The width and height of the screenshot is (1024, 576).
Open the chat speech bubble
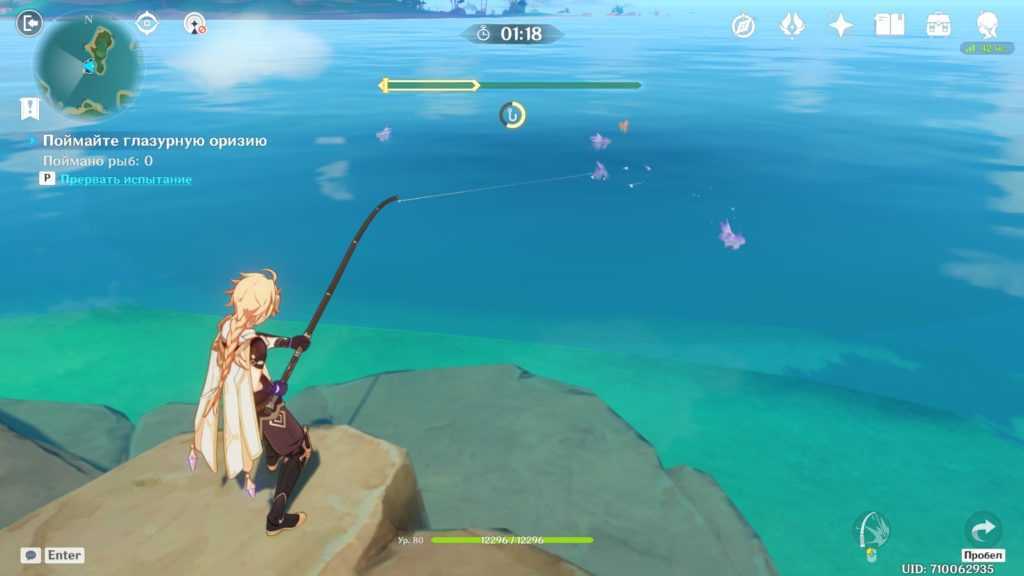(31, 555)
